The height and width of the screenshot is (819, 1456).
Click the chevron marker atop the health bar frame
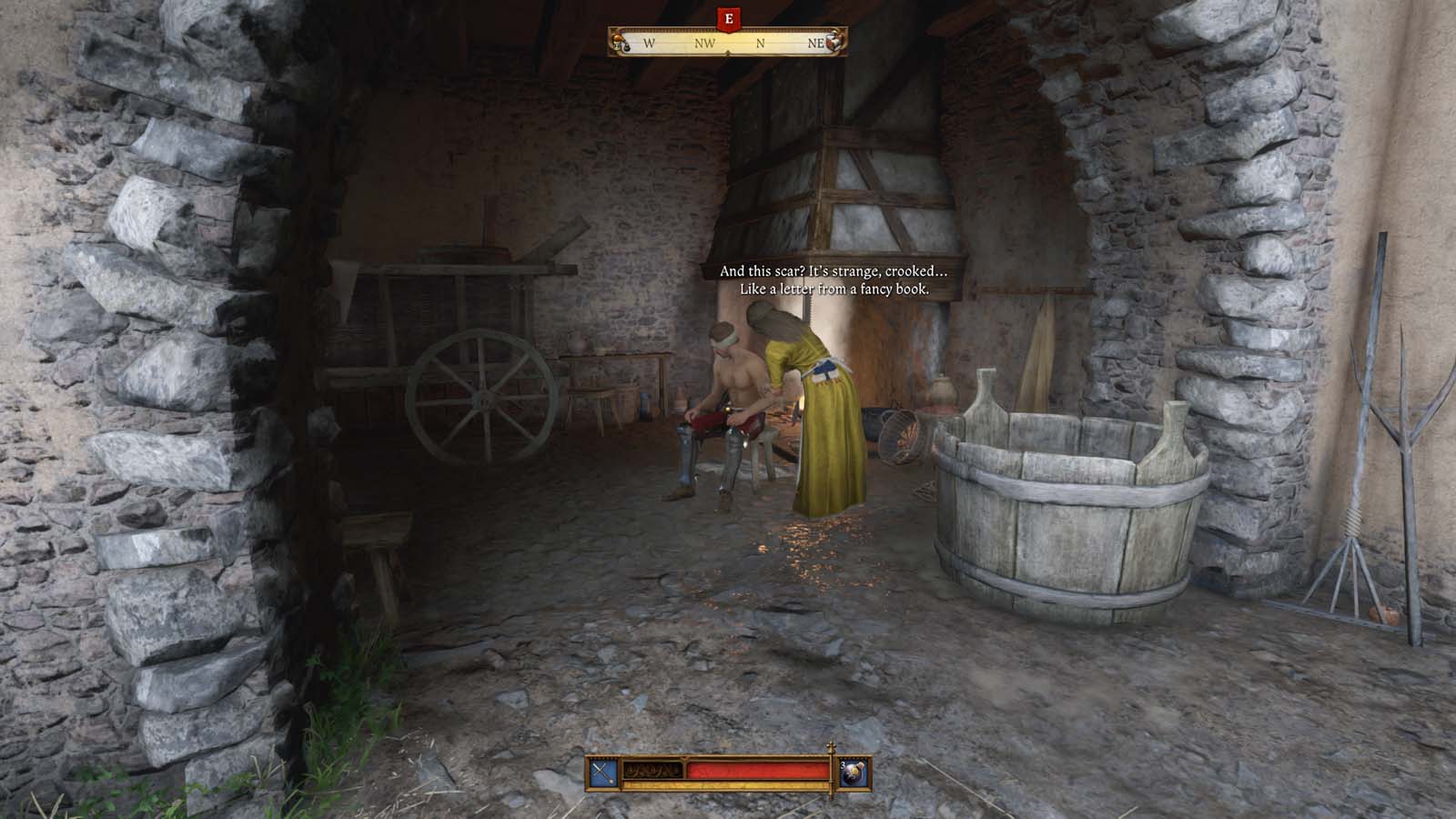pyautogui.click(x=682, y=757)
